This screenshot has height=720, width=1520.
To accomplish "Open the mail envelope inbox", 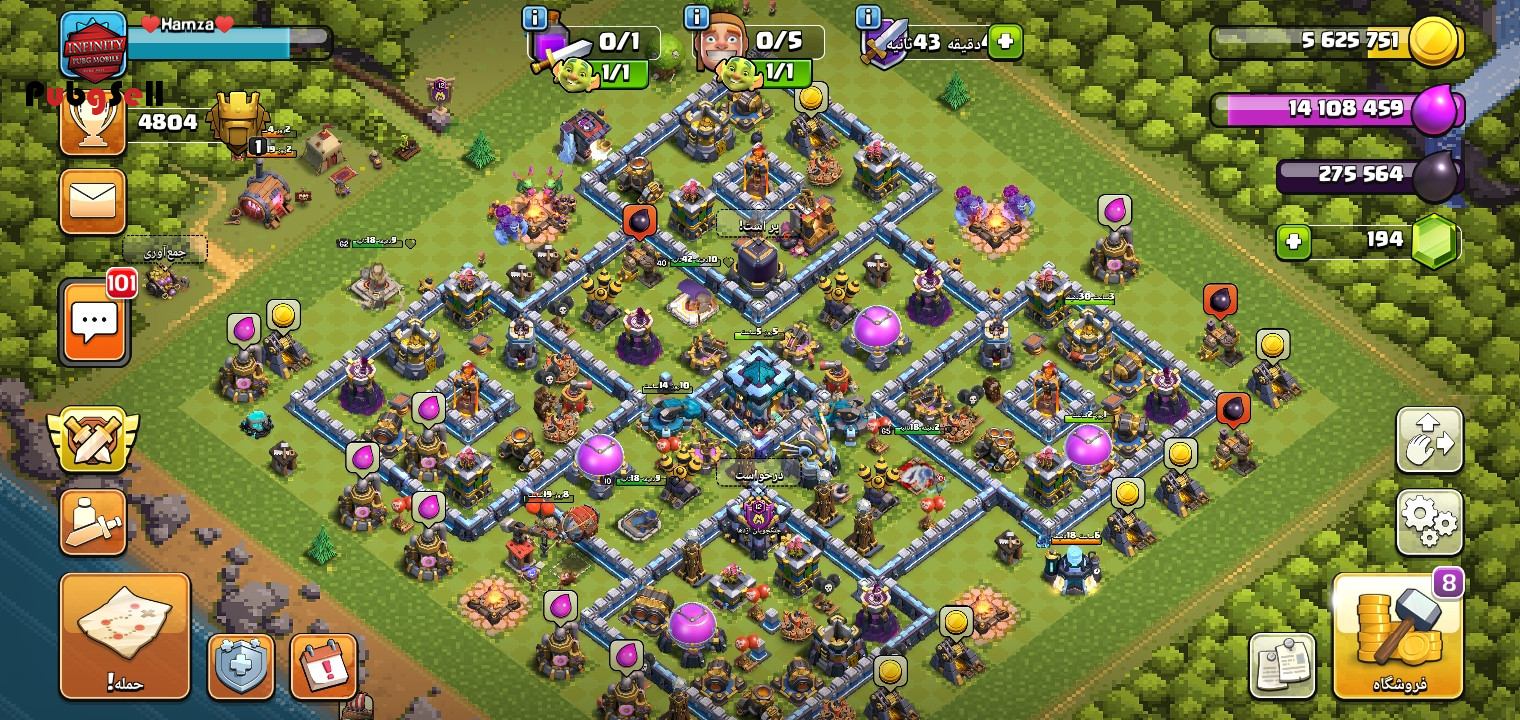I will (x=93, y=202).
